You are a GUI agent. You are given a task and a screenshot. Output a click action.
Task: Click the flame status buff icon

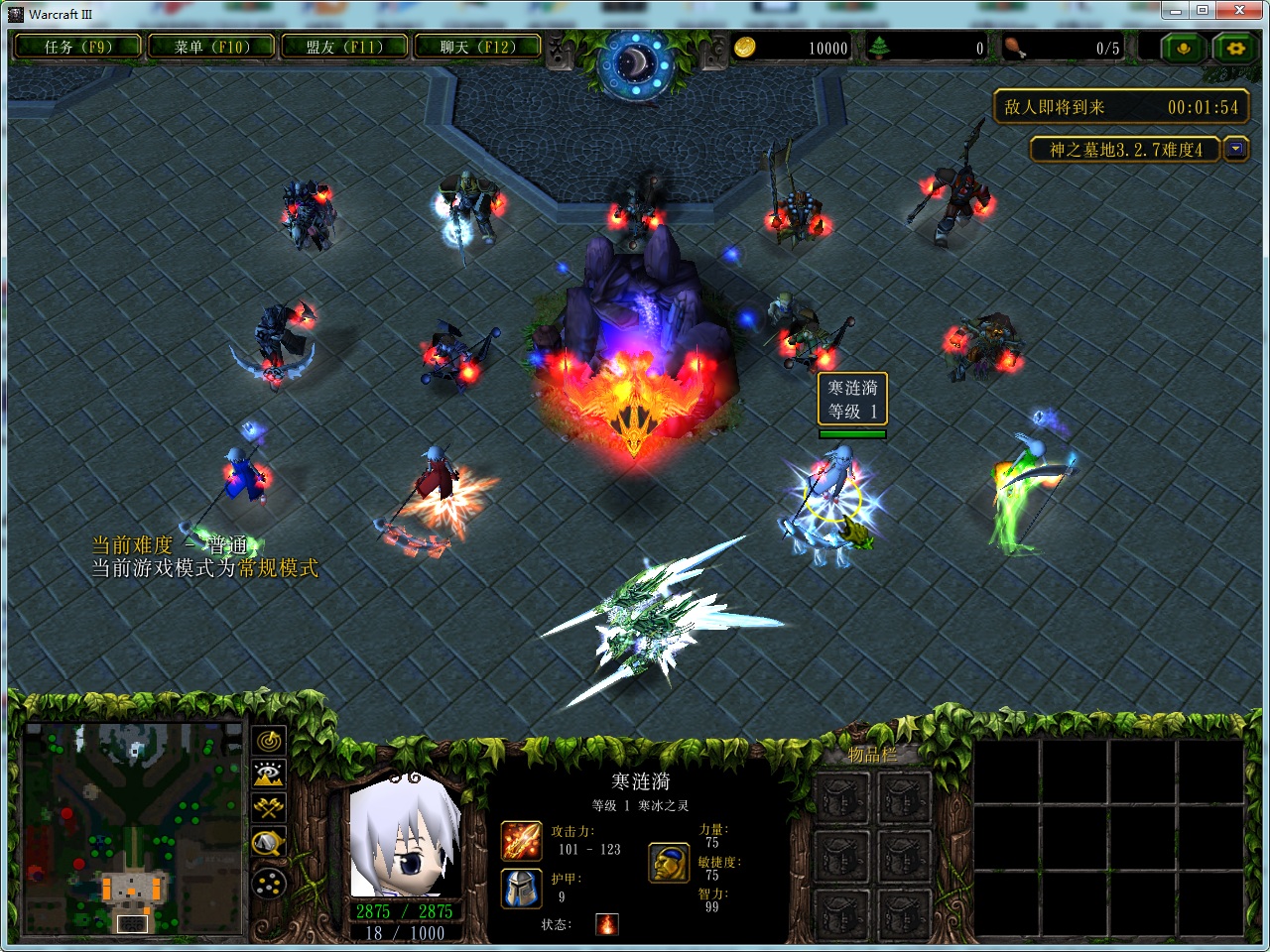click(607, 924)
